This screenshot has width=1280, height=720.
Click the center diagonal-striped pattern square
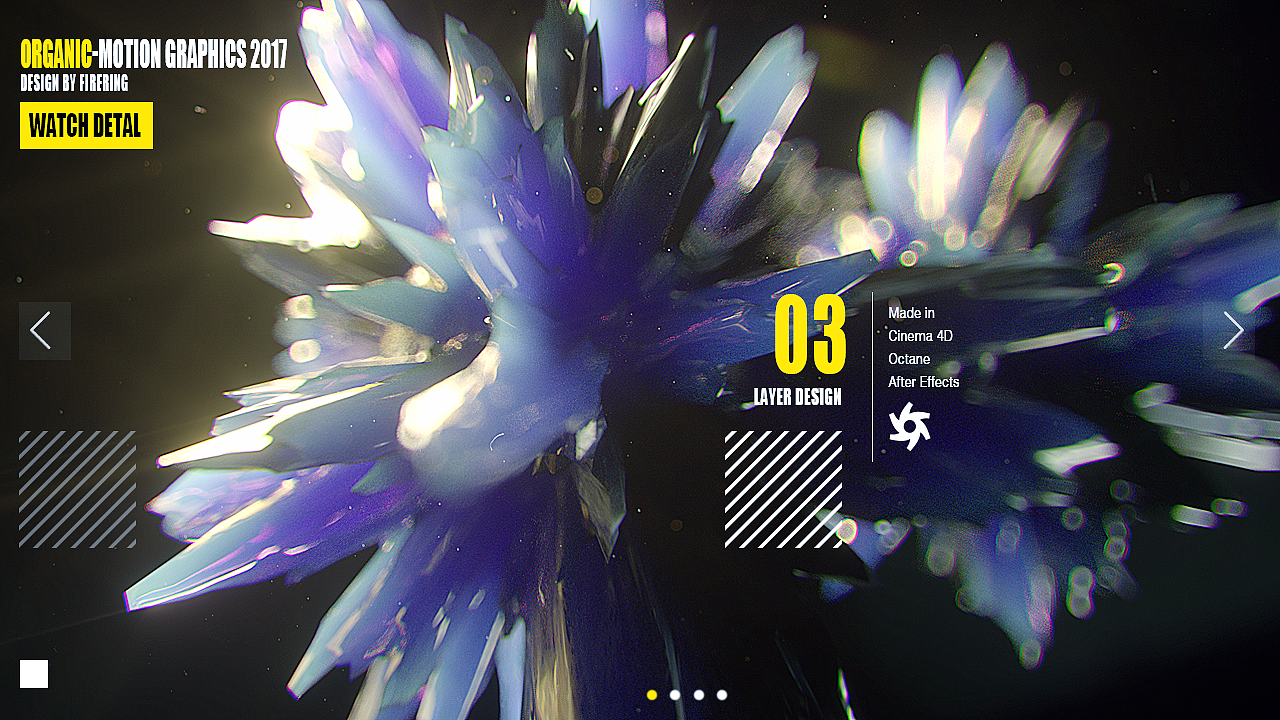(x=782, y=489)
